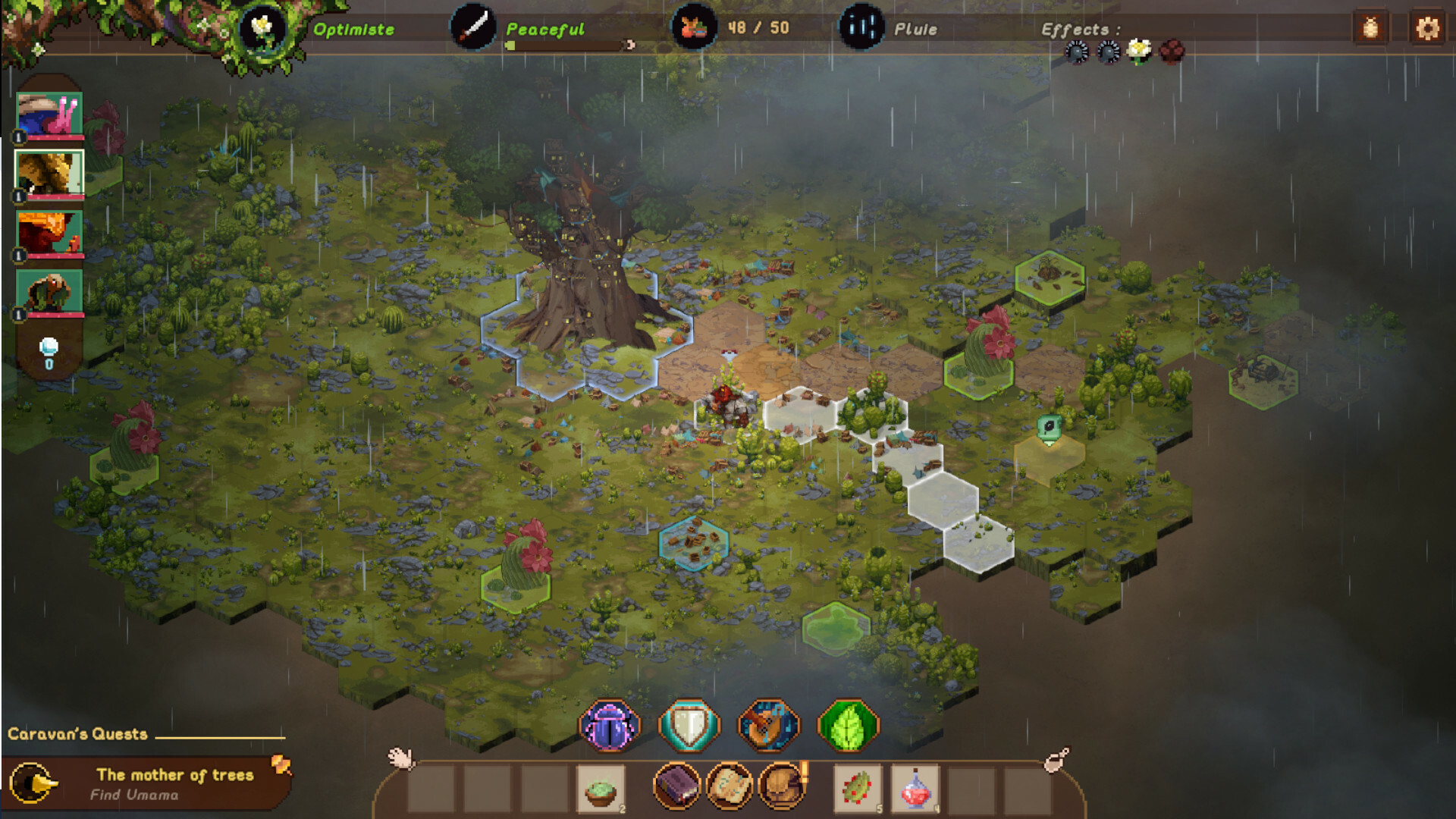Select the red potion flask slot
The width and height of the screenshot is (1456, 819).
915,789
